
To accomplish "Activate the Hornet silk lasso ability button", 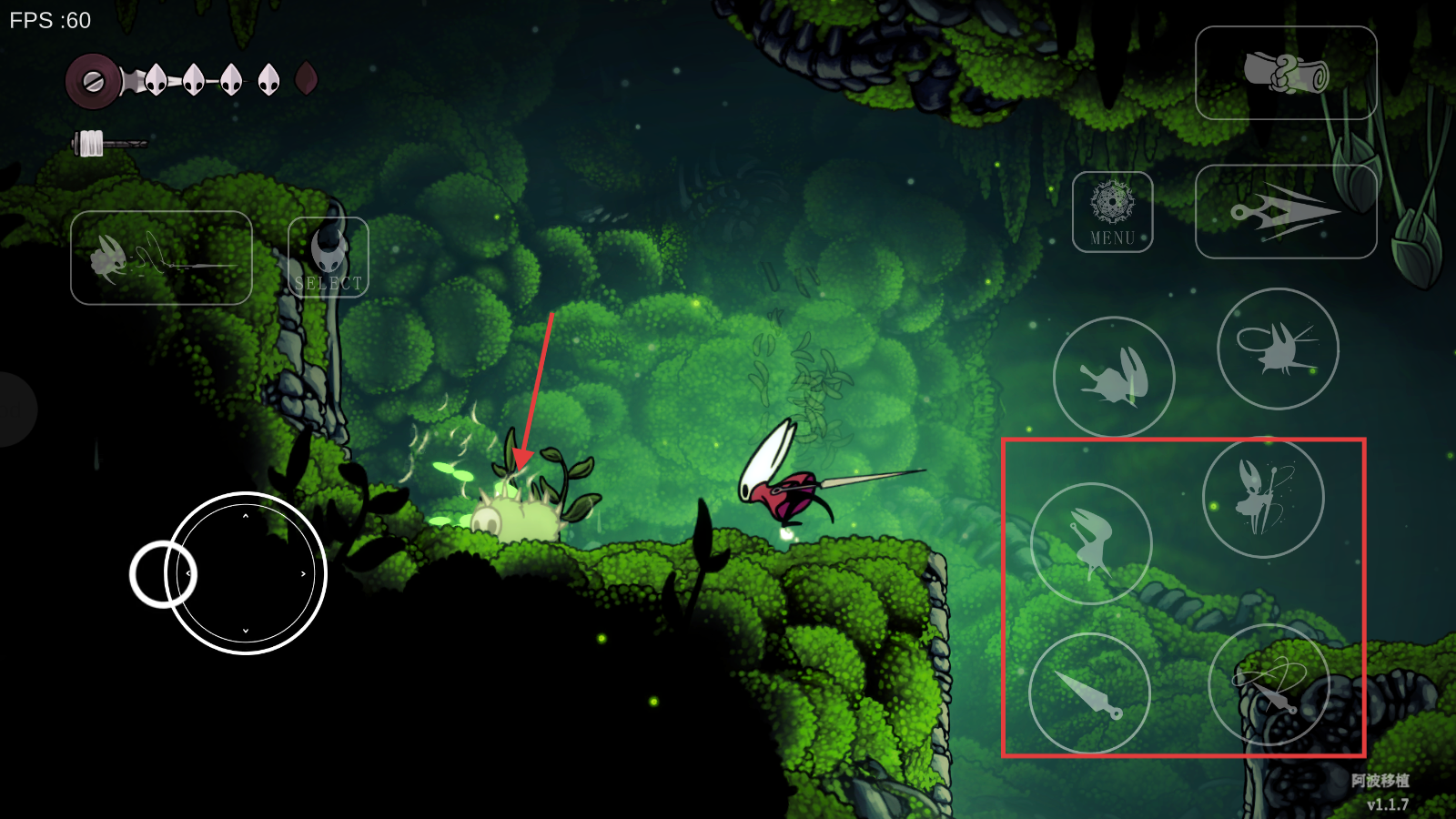I will pos(1277,349).
